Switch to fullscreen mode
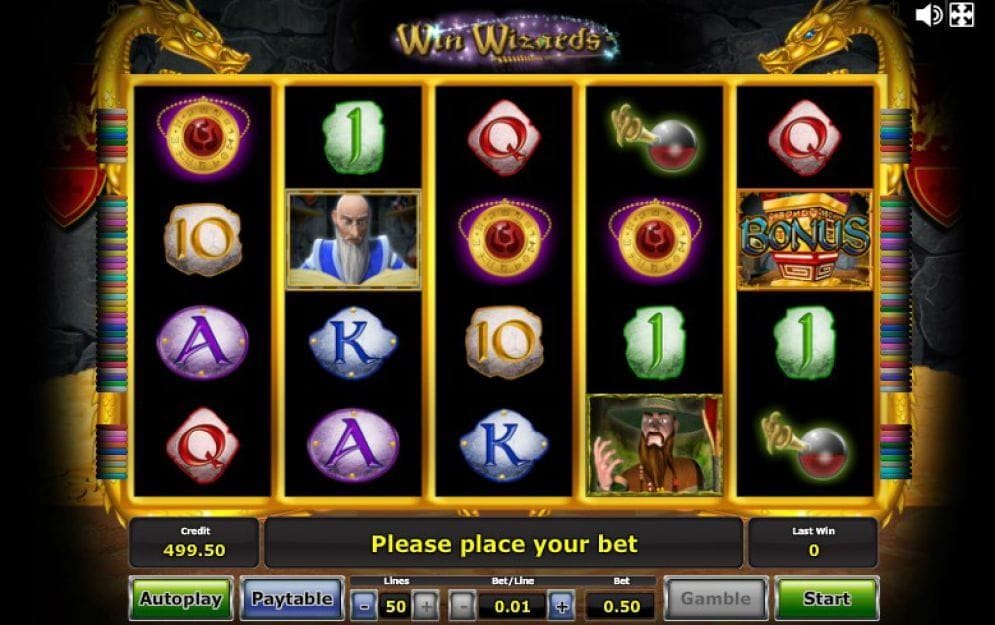995x625 pixels. pyautogui.click(x=961, y=14)
